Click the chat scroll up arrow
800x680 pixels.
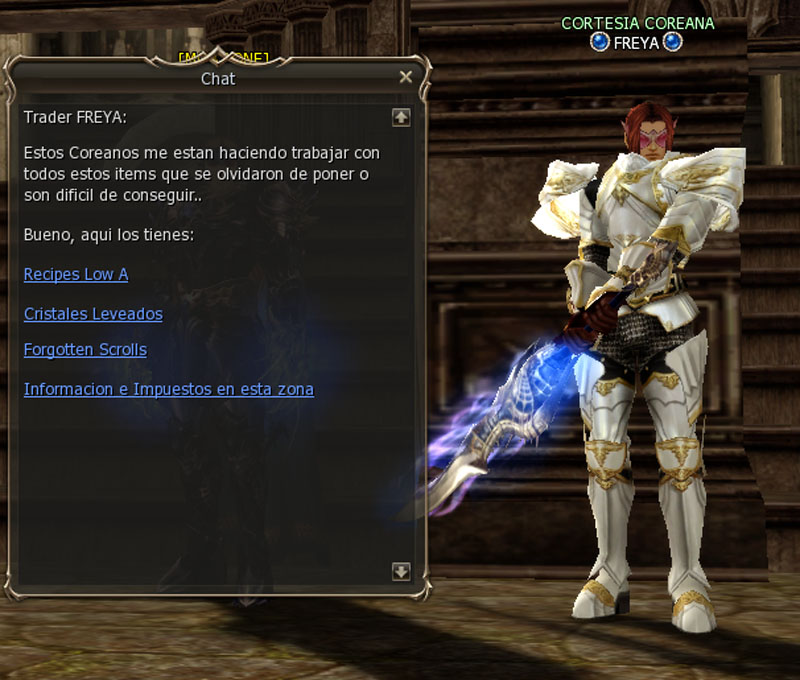point(401,117)
